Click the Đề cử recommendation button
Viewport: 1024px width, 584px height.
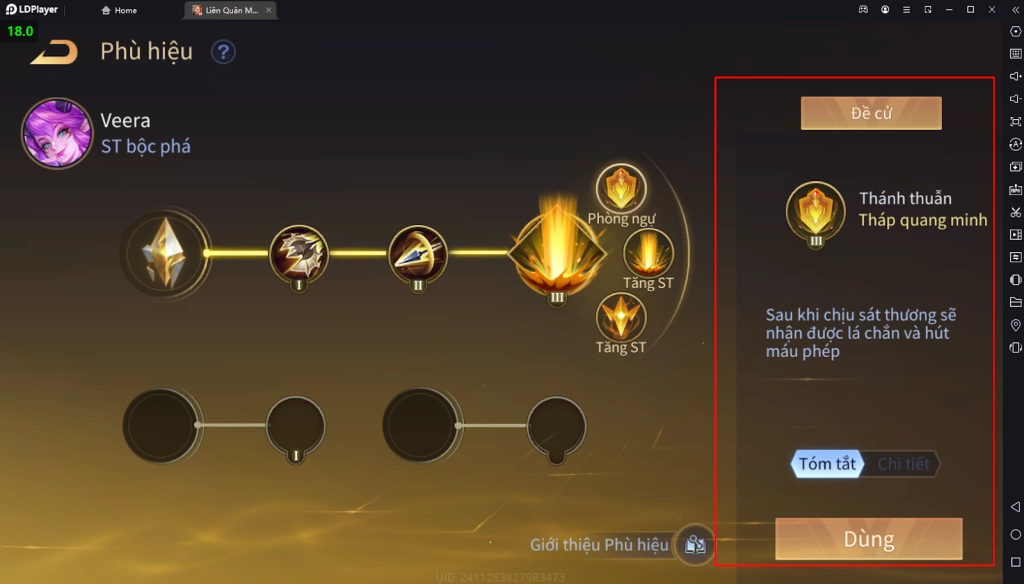pyautogui.click(x=871, y=113)
